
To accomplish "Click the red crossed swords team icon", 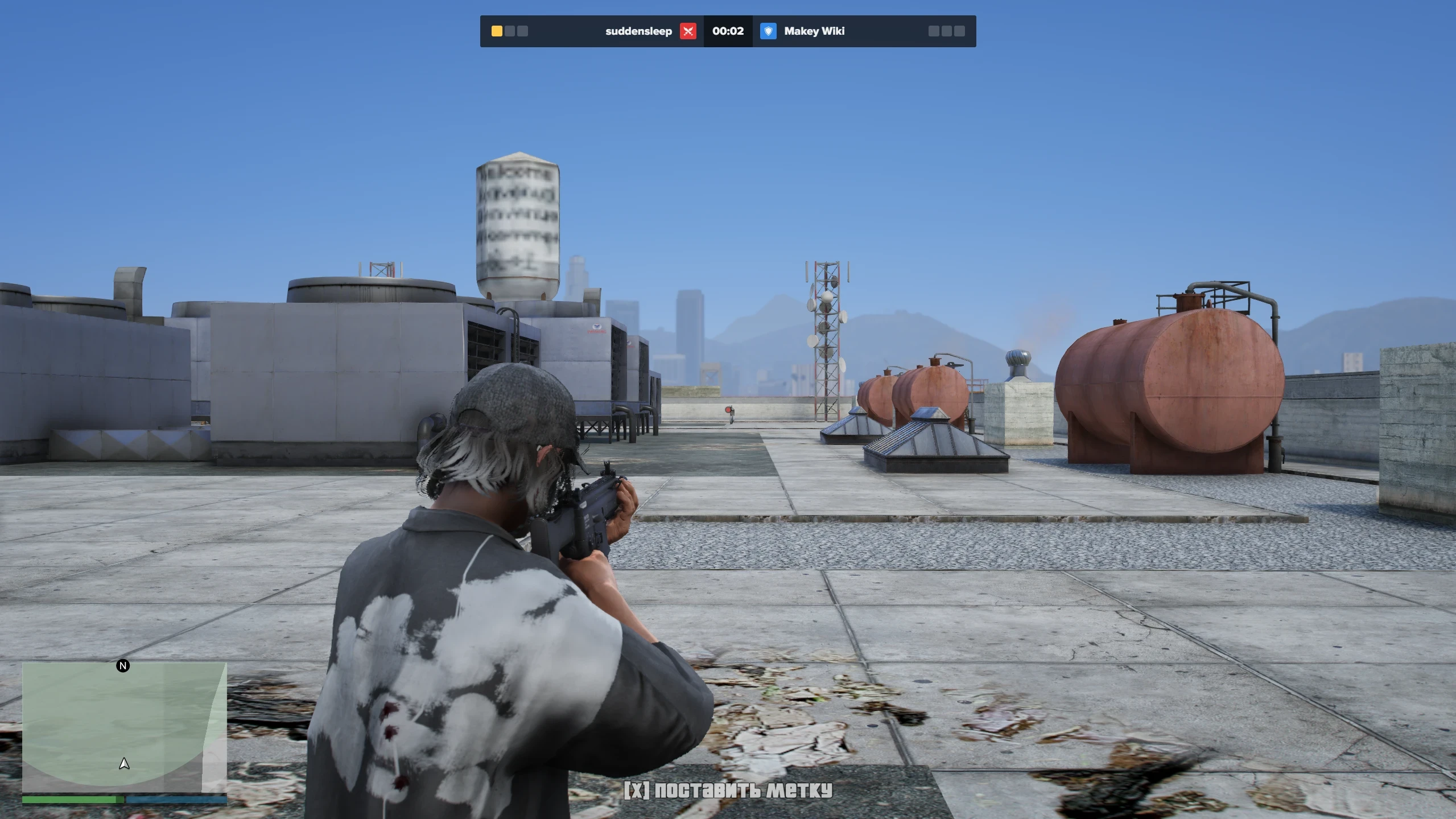I will pos(688,31).
